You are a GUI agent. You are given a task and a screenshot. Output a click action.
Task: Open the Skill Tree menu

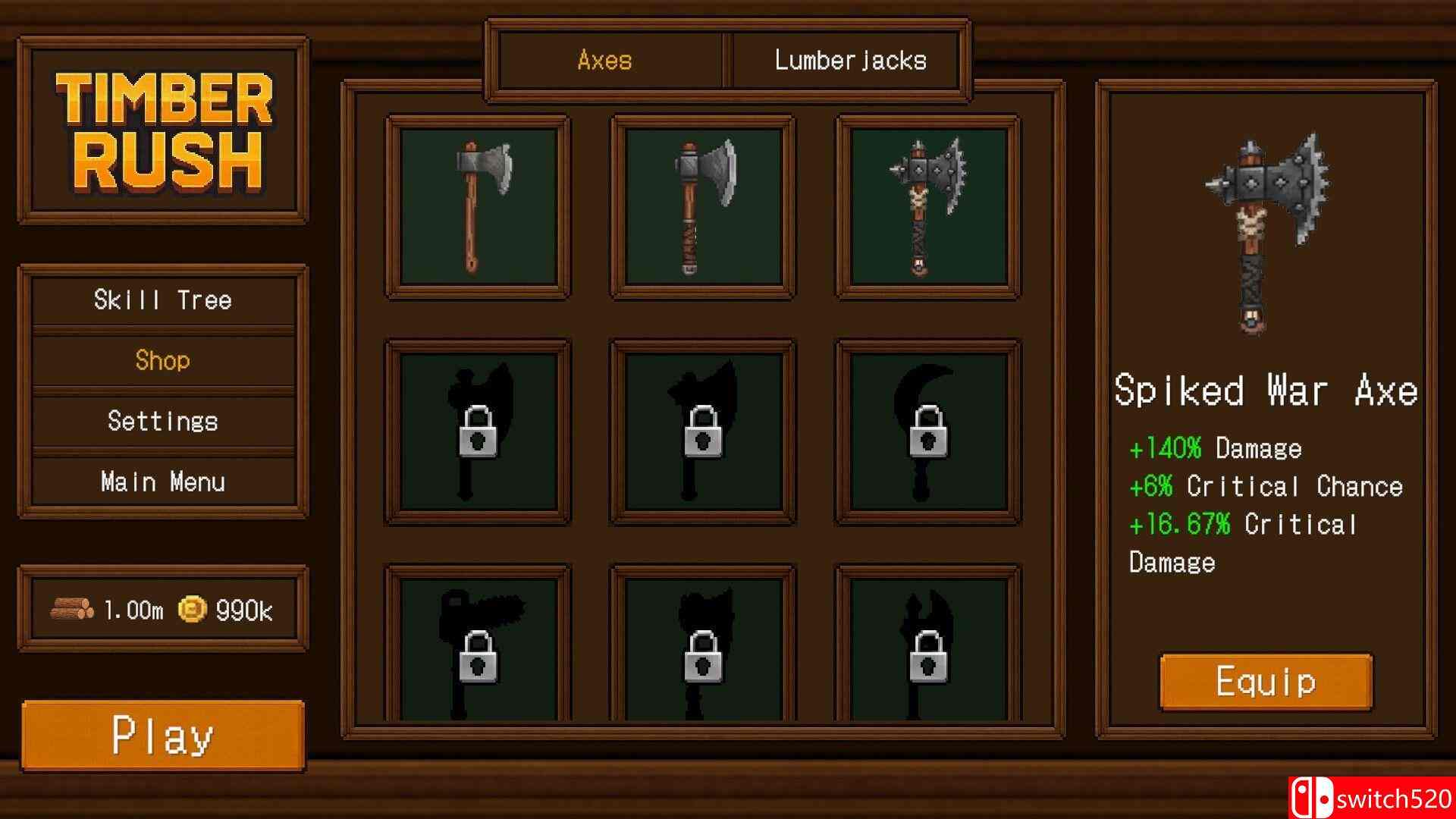[162, 300]
